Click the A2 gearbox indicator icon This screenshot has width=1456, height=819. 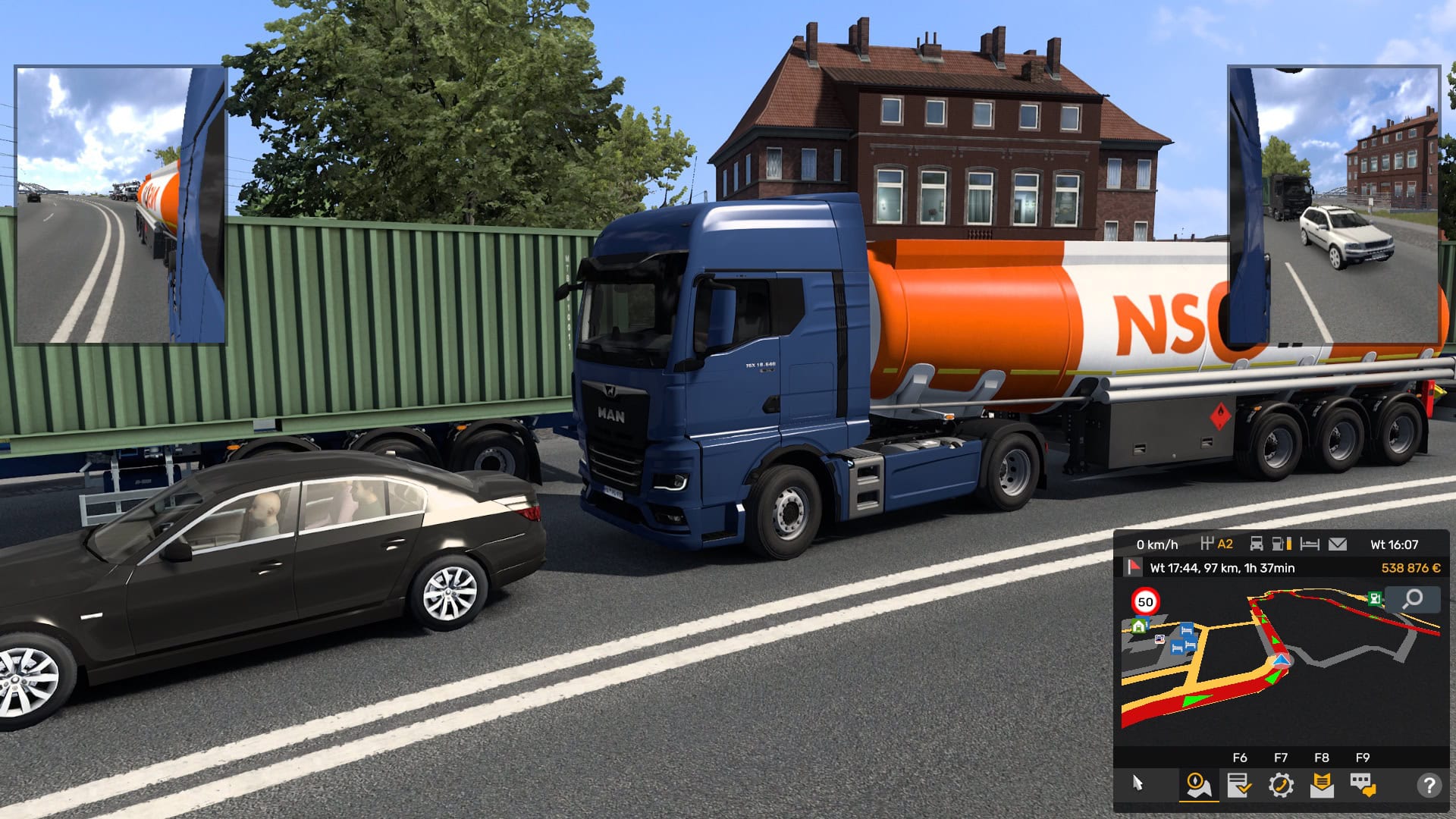click(1208, 544)
